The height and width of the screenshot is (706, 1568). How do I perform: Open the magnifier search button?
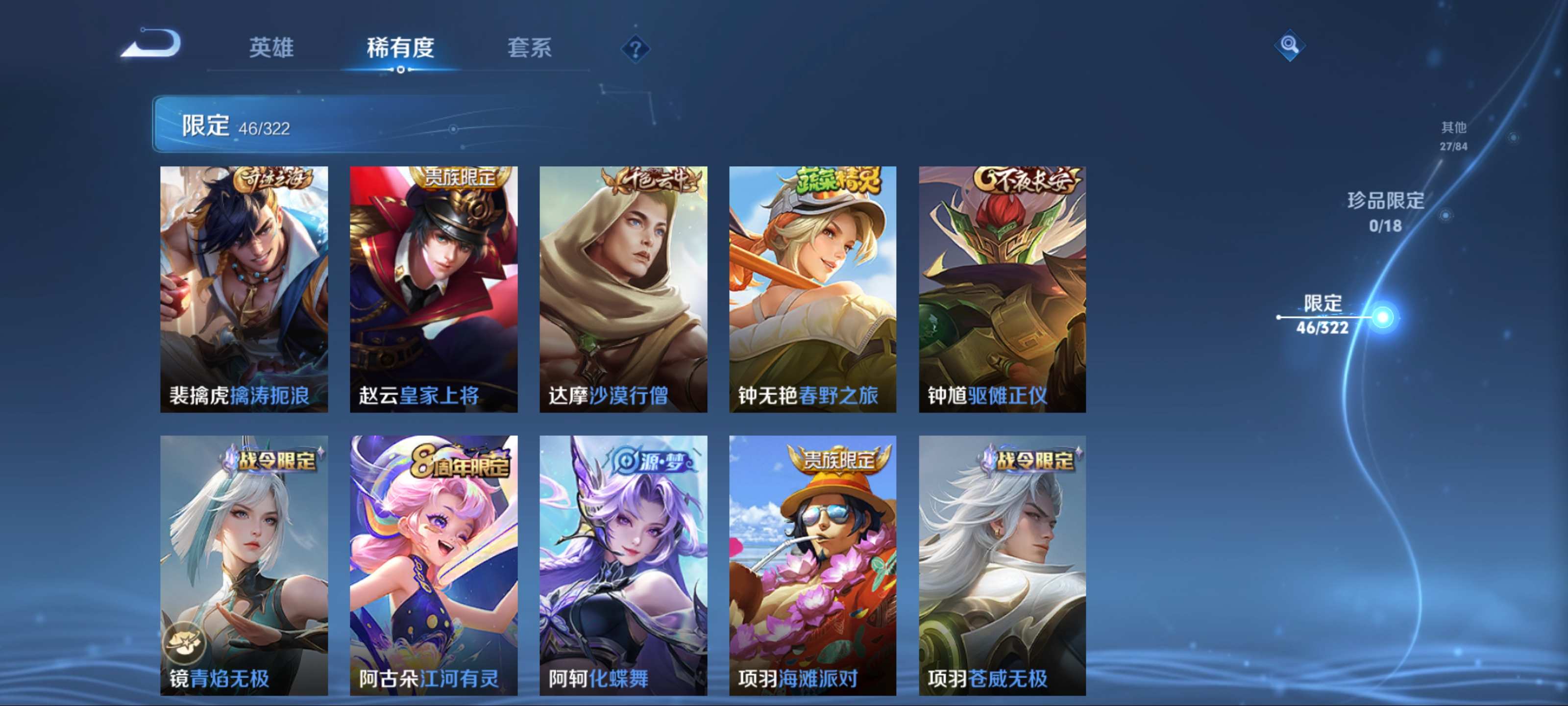tap(1289, 45)
